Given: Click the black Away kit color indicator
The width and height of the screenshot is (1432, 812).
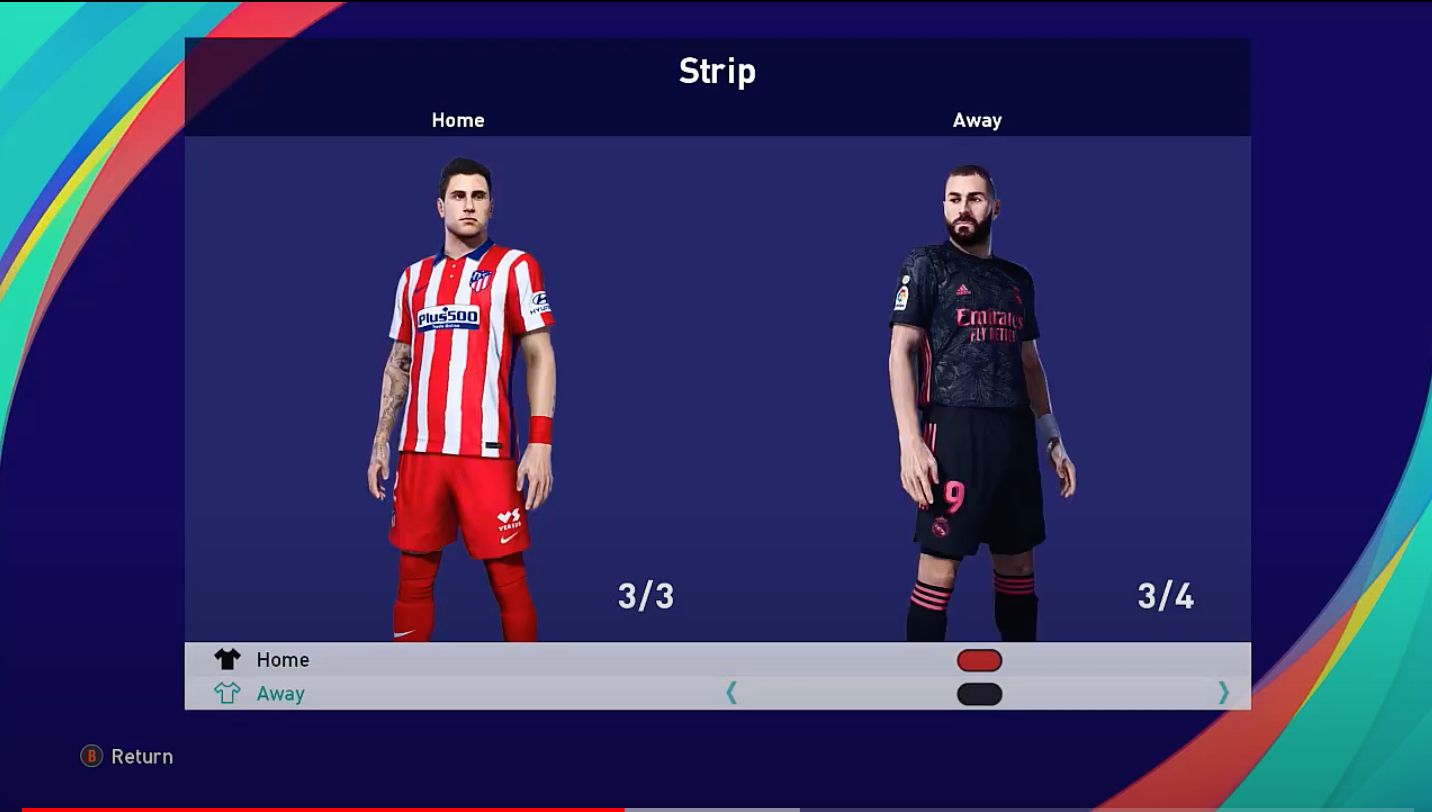Looking at the screenshot, I should [978, 692].
